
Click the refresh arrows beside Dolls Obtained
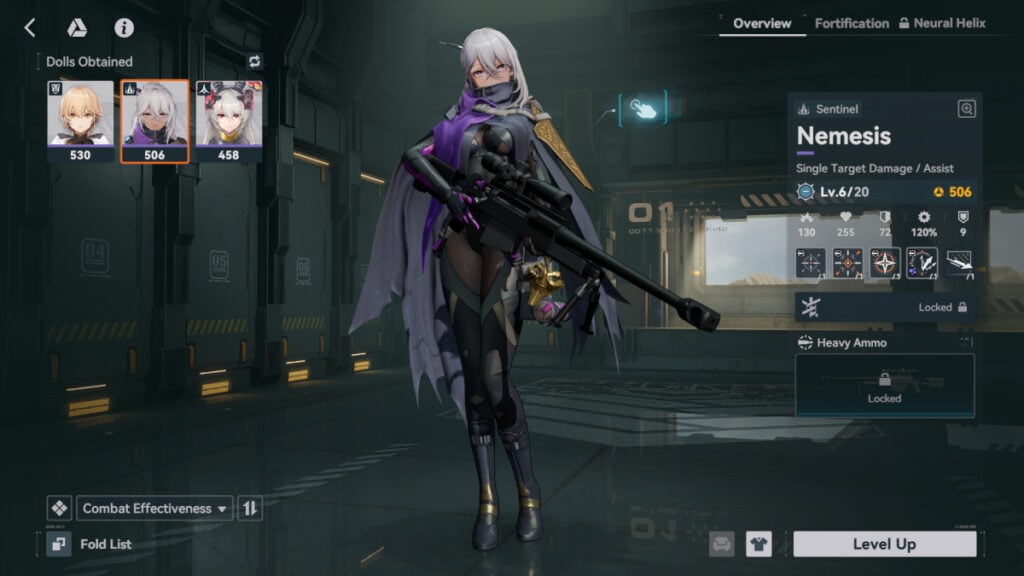[254, 62]
